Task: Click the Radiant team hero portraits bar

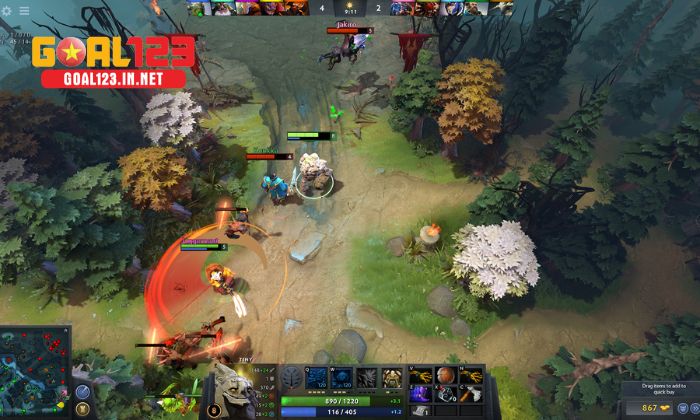Action: coord(249,9)
